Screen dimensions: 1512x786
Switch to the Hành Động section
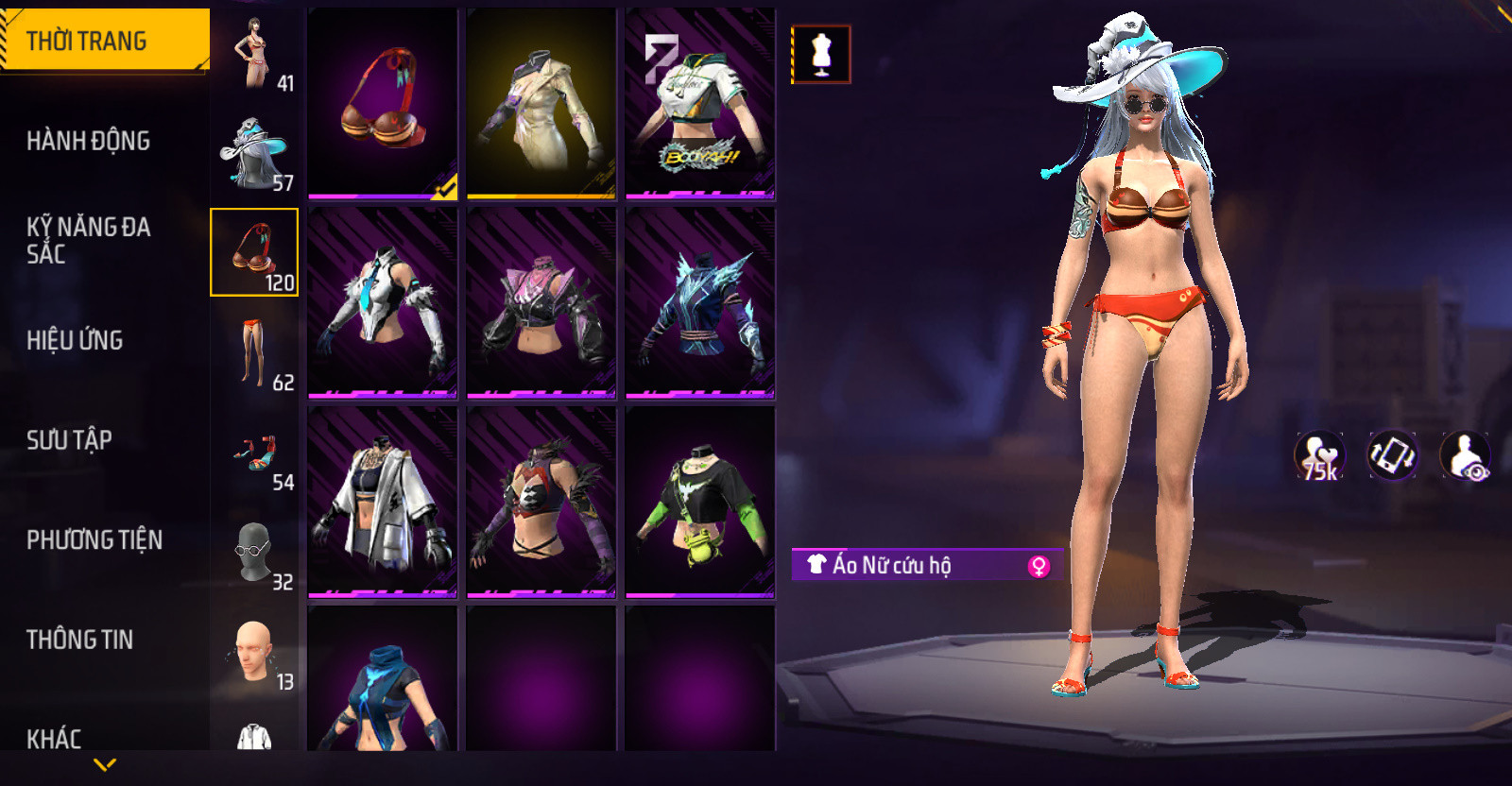pyautogui.click(x=88, y=141)
